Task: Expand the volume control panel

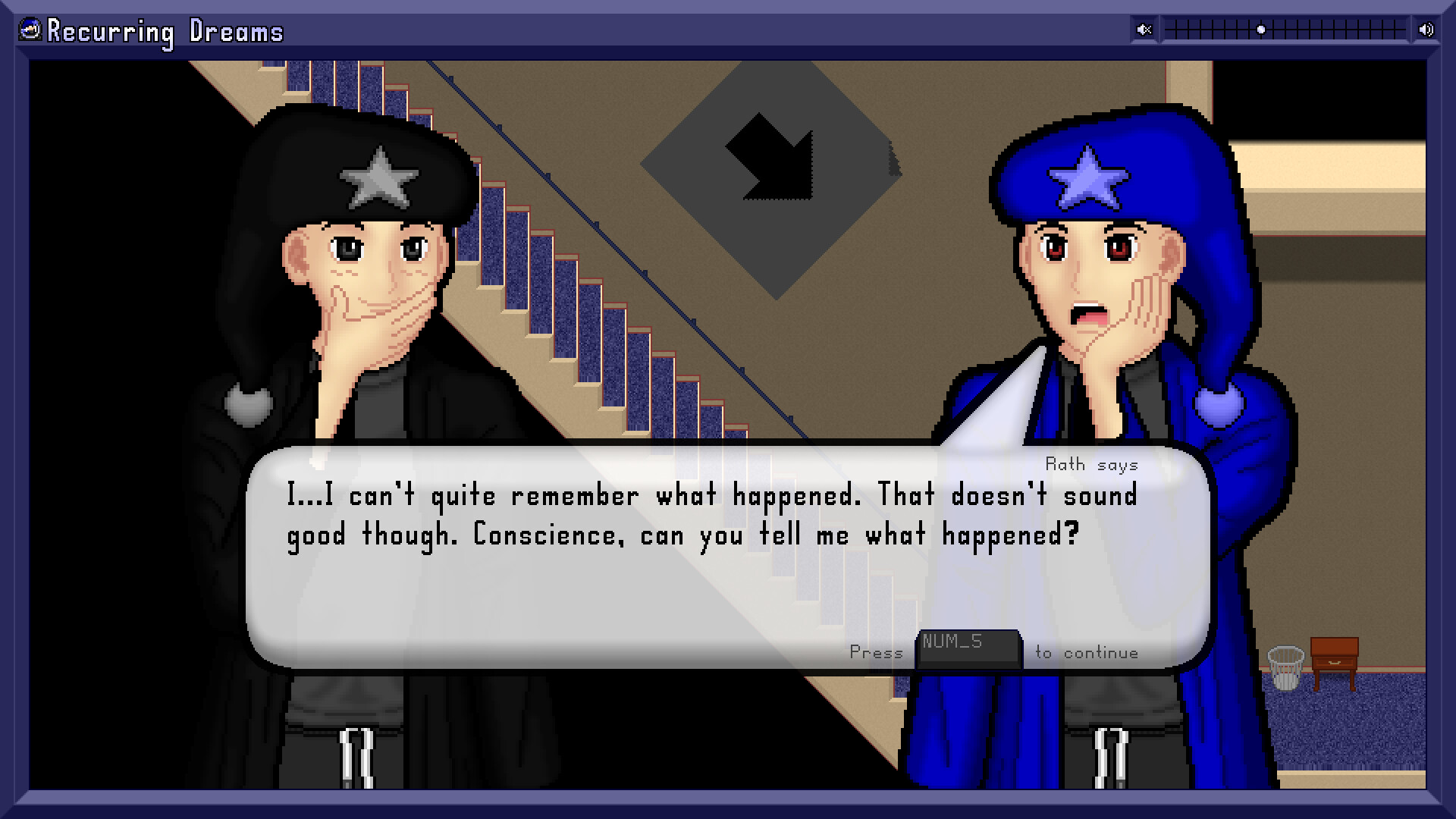Action: coord(1284,29)
